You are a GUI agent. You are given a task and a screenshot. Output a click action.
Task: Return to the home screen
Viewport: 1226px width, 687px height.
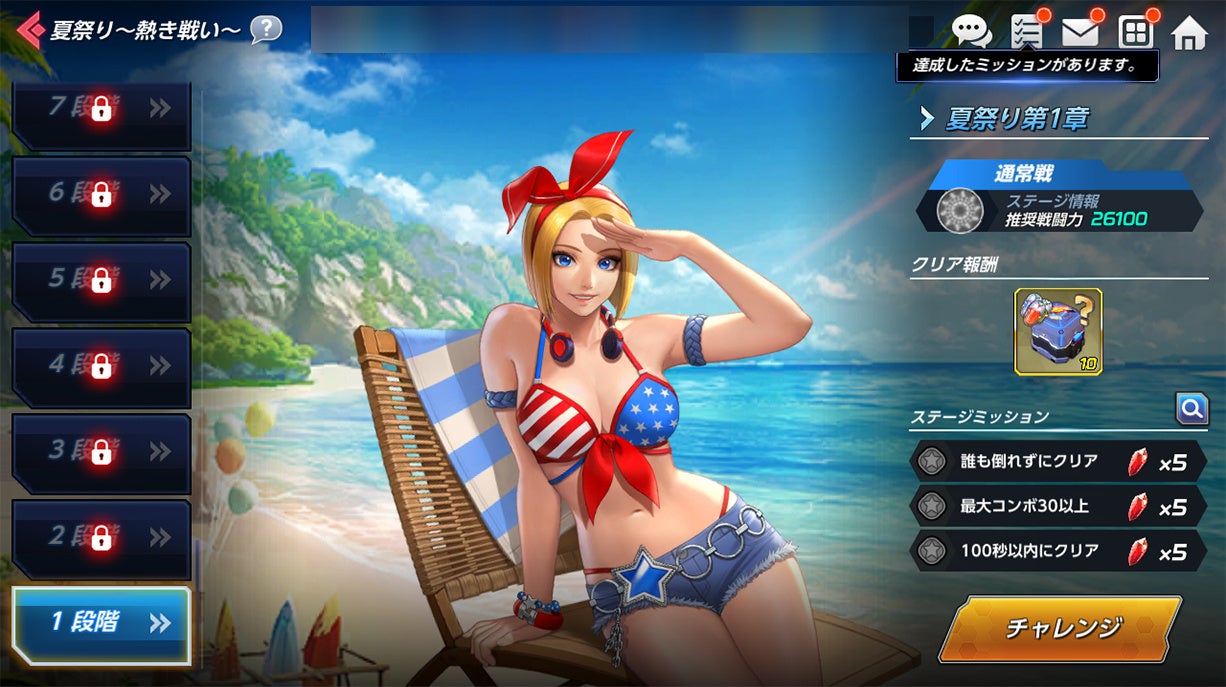(1189, 33)
